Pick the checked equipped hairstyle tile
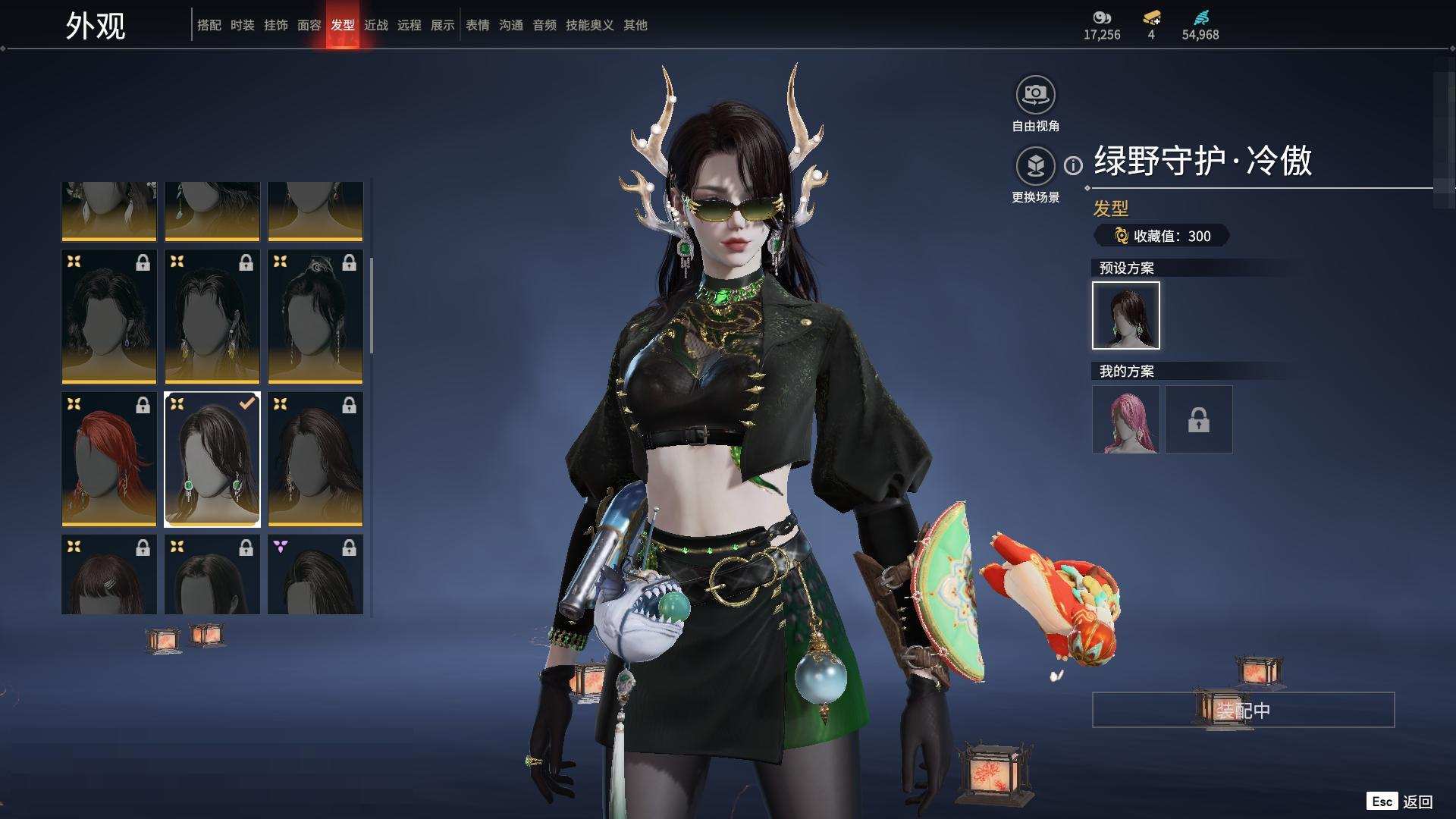This screenshot has height=819, width=1456. [x=212, y=459]
